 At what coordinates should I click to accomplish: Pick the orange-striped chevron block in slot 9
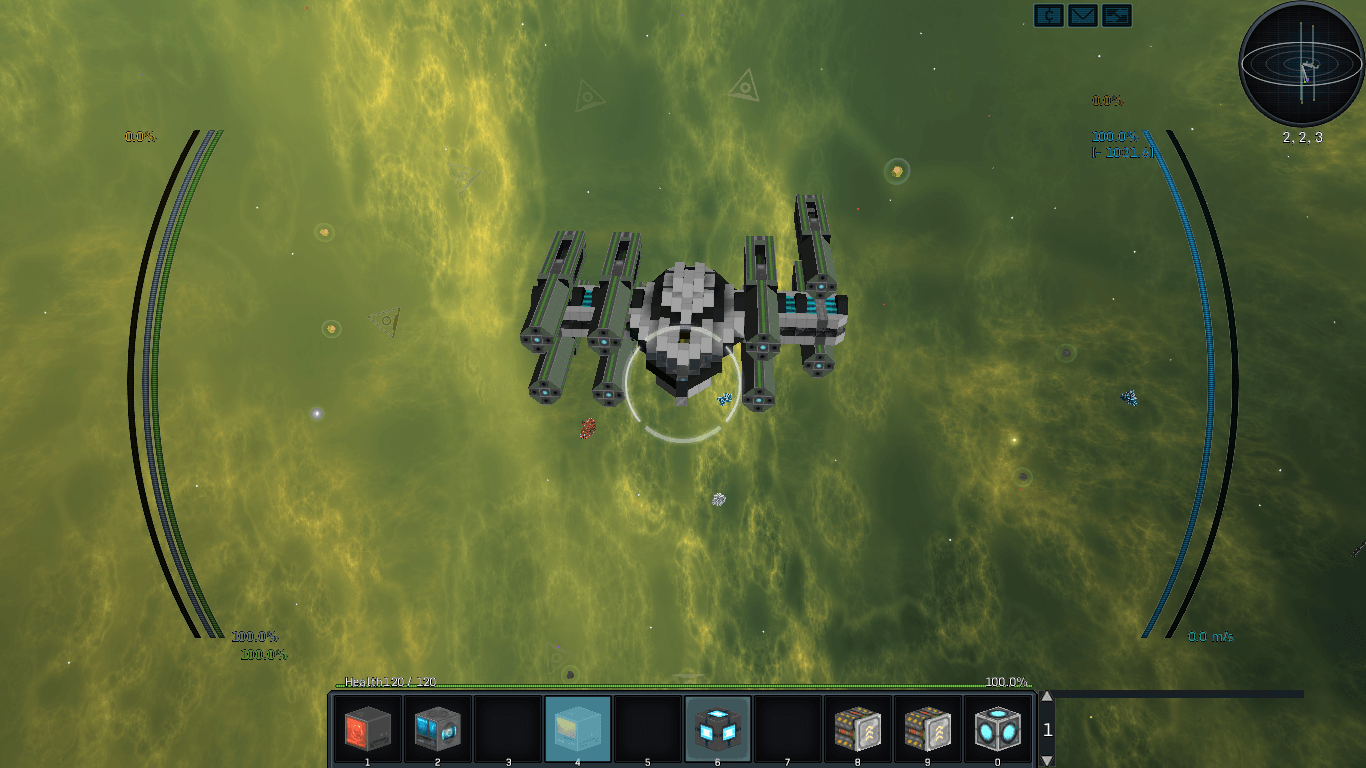point(927,729)
